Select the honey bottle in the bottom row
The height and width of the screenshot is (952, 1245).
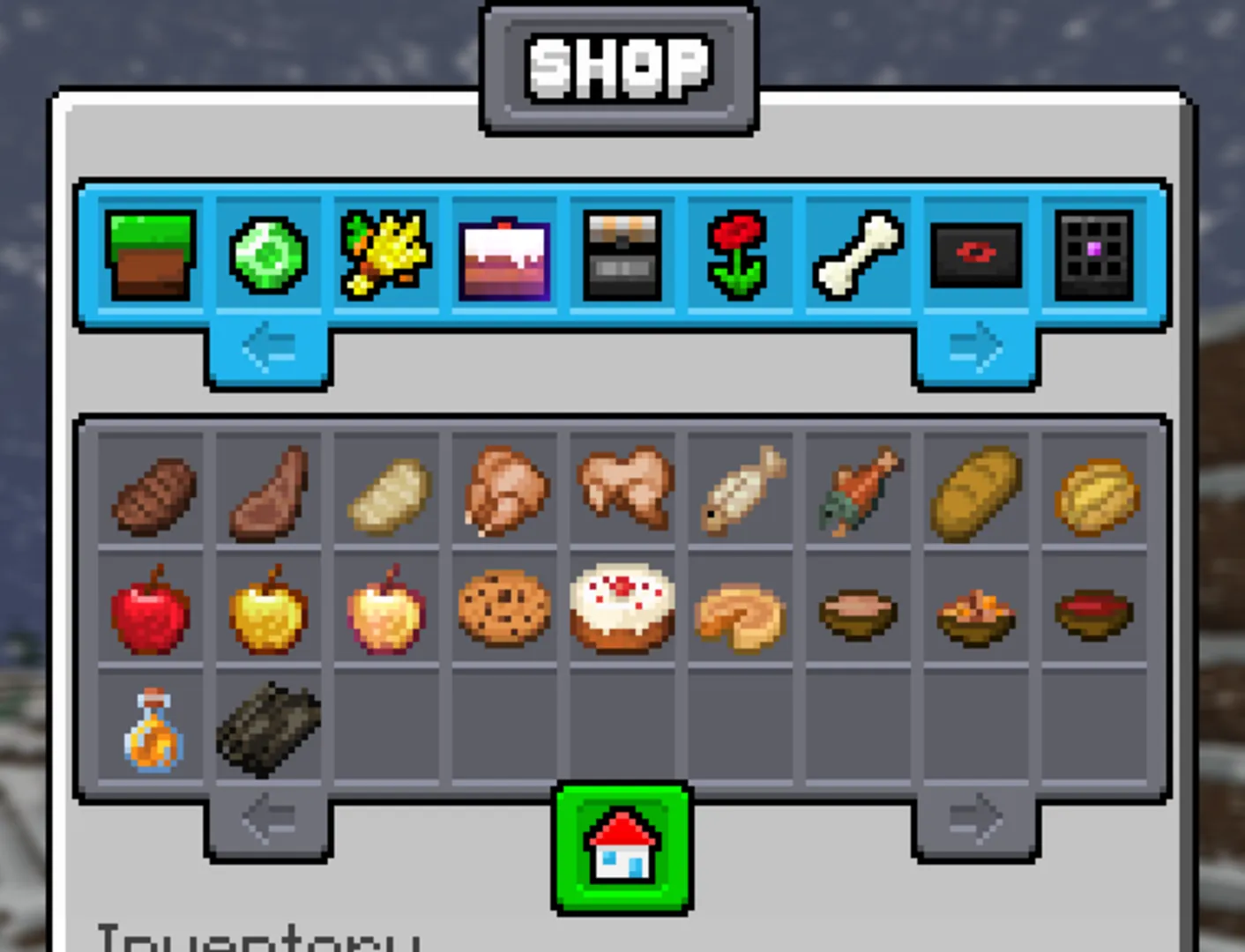point(150,728)
